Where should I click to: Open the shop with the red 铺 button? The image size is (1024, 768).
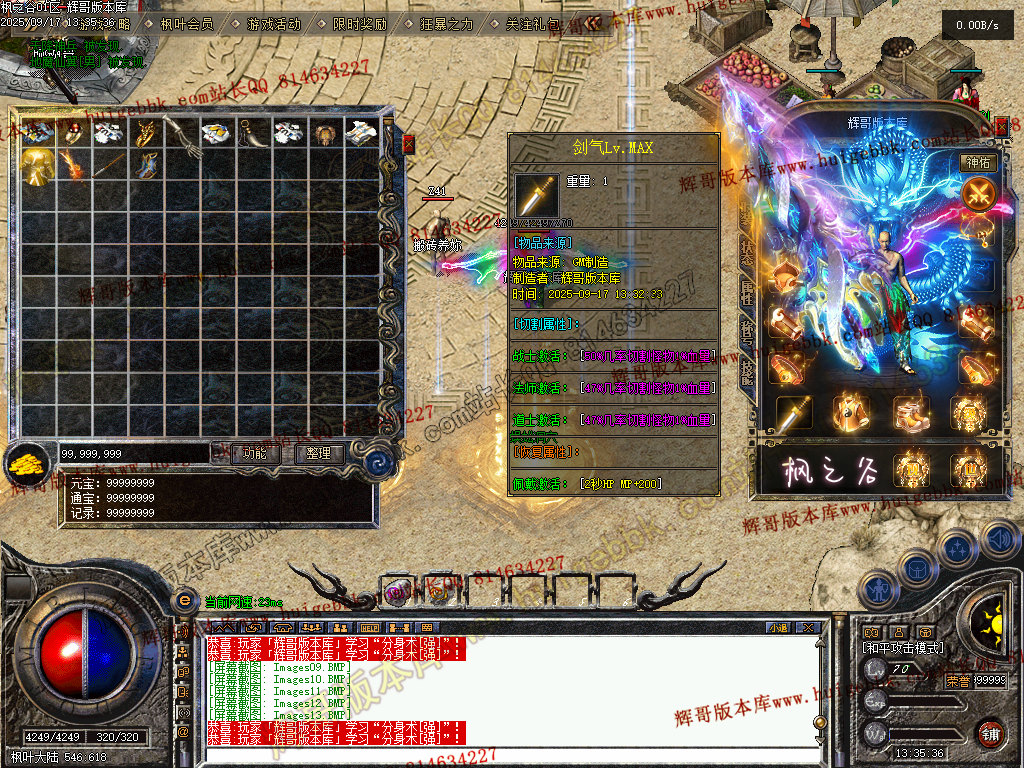click(990, 733)
